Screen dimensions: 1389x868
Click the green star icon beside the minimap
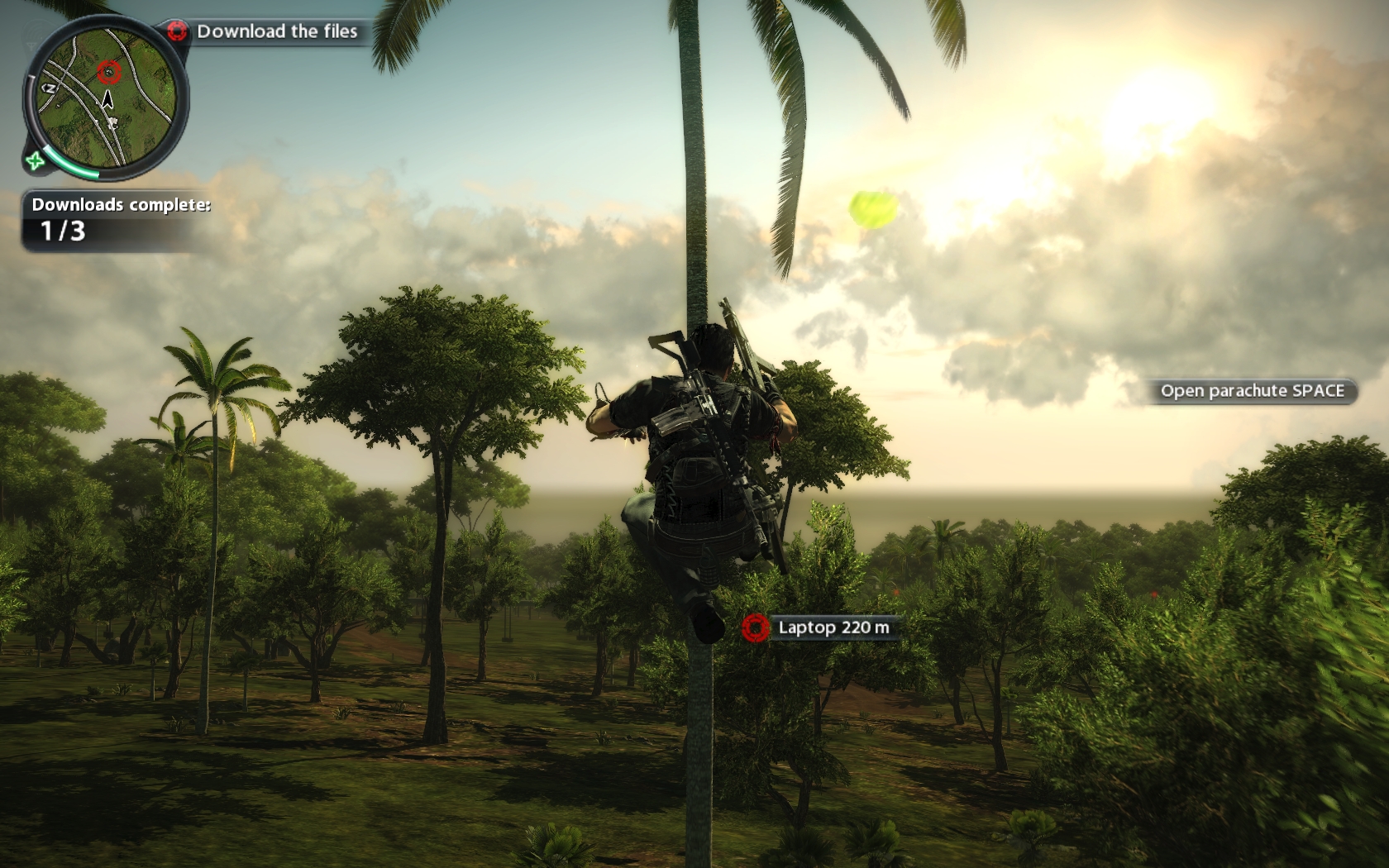click(35, 160)
